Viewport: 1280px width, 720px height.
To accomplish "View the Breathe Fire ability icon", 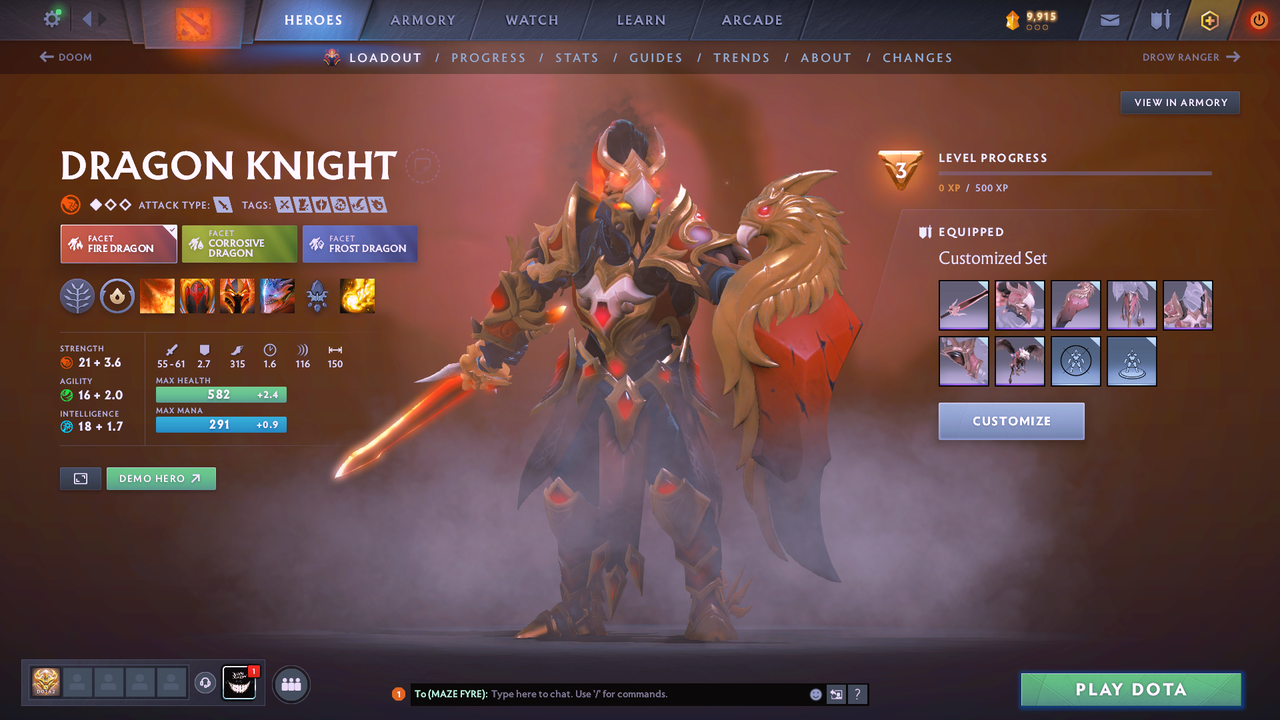I will [157, 295].
